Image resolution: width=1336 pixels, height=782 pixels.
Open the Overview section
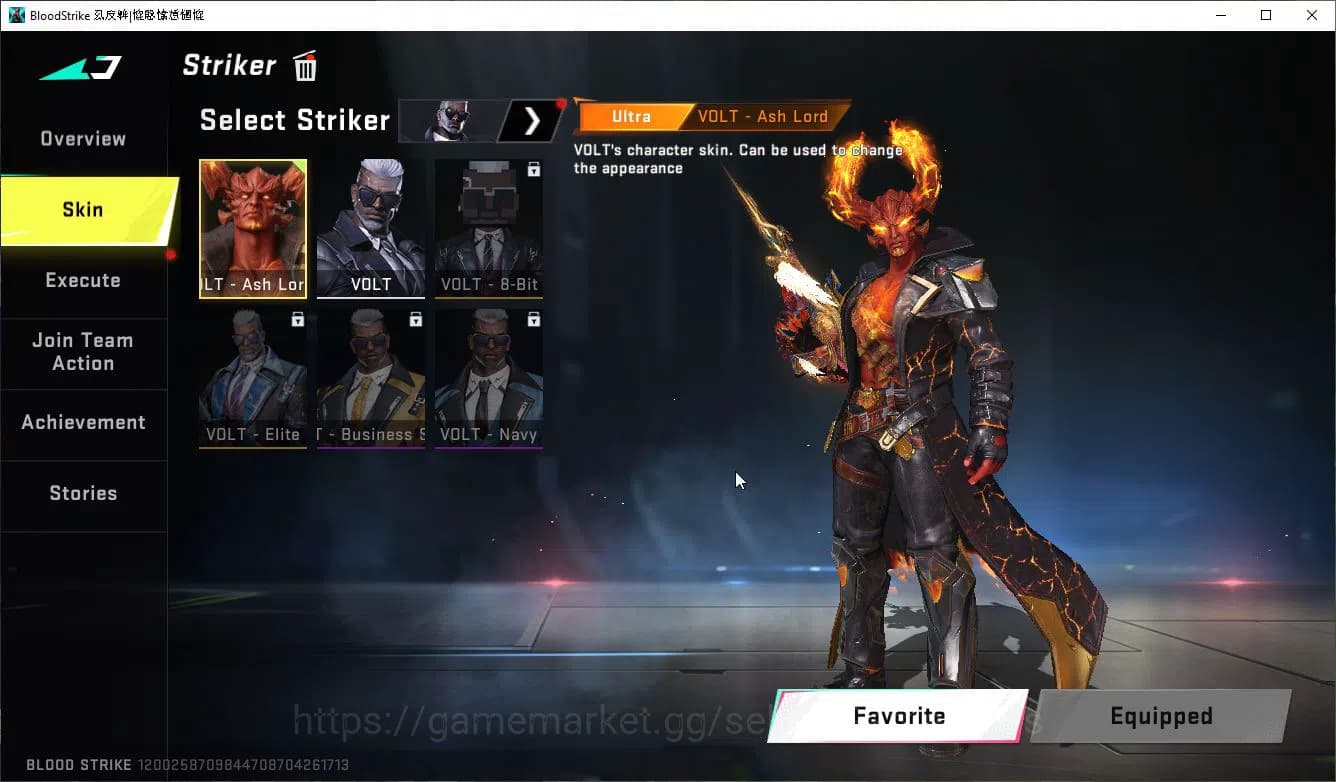[82, 138]
